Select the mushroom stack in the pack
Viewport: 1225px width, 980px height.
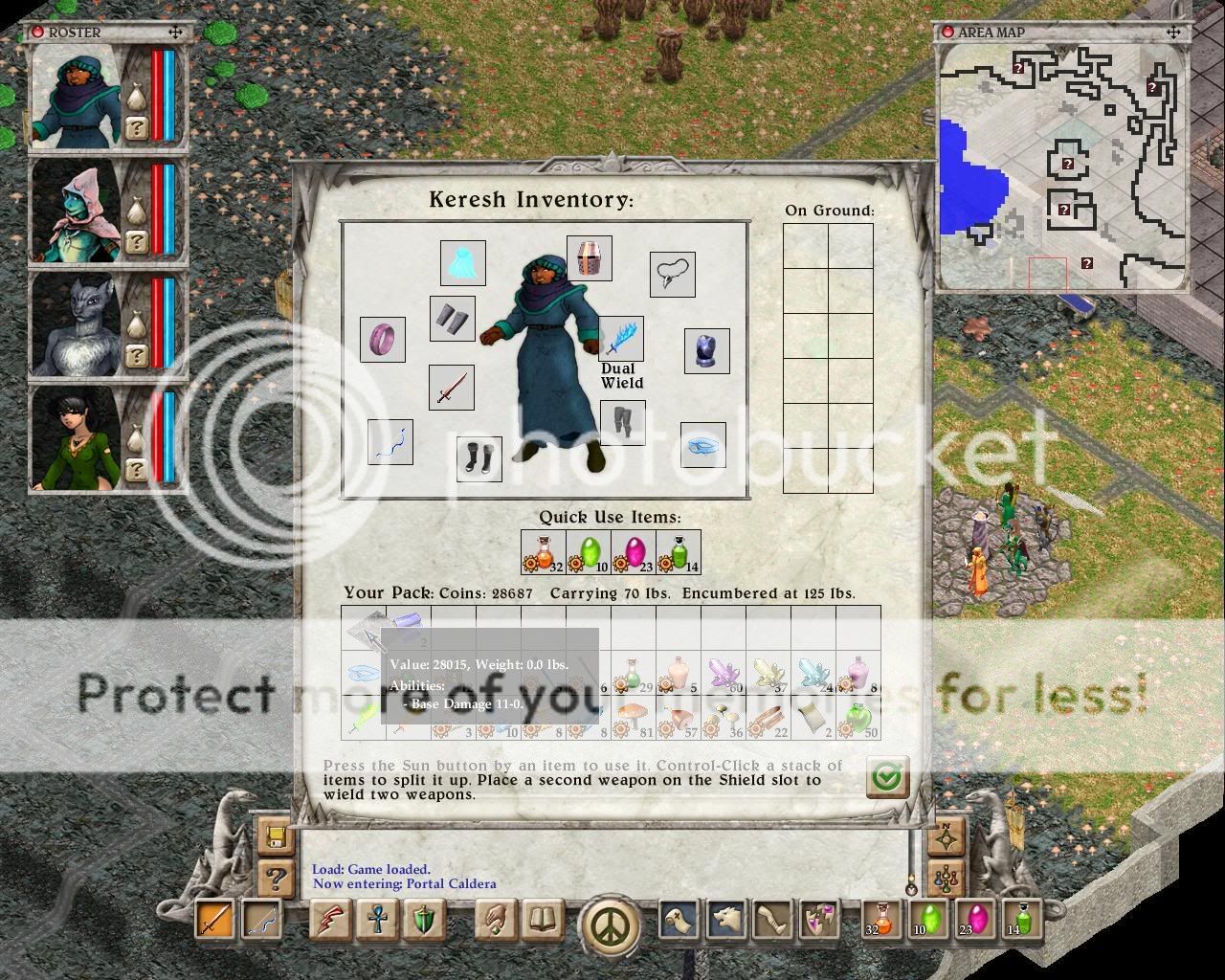633,718
